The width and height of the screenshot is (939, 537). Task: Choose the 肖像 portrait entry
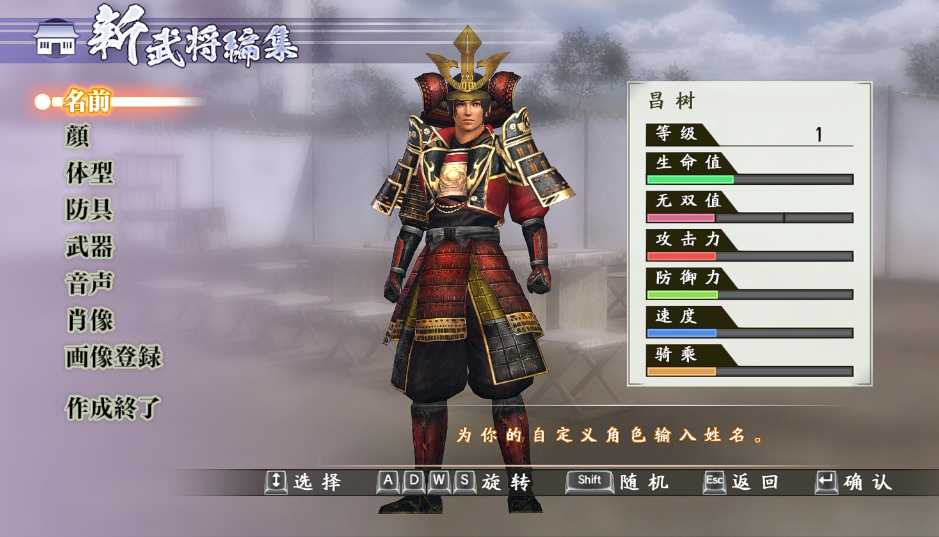89,321
